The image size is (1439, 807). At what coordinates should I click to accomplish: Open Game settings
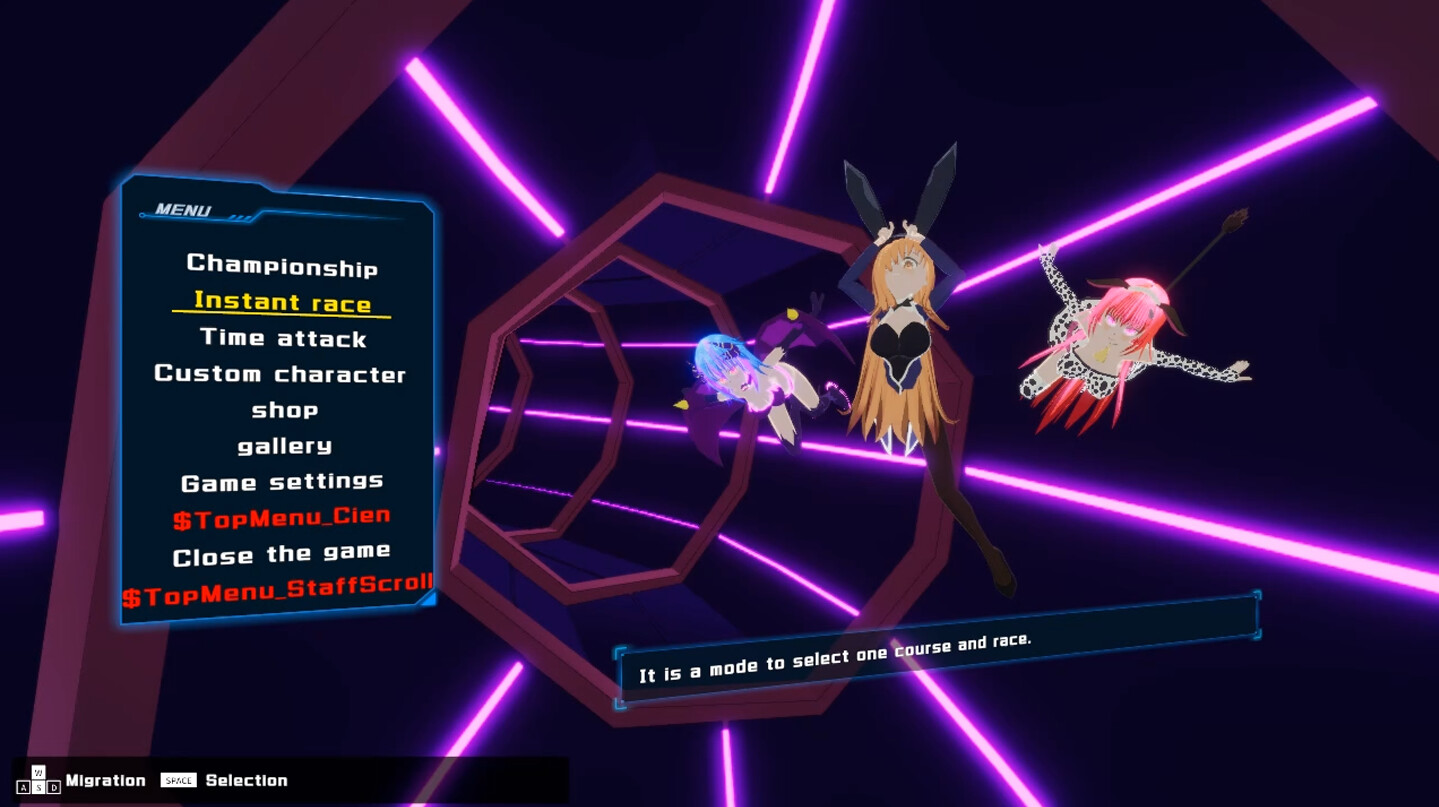point(281,481)
